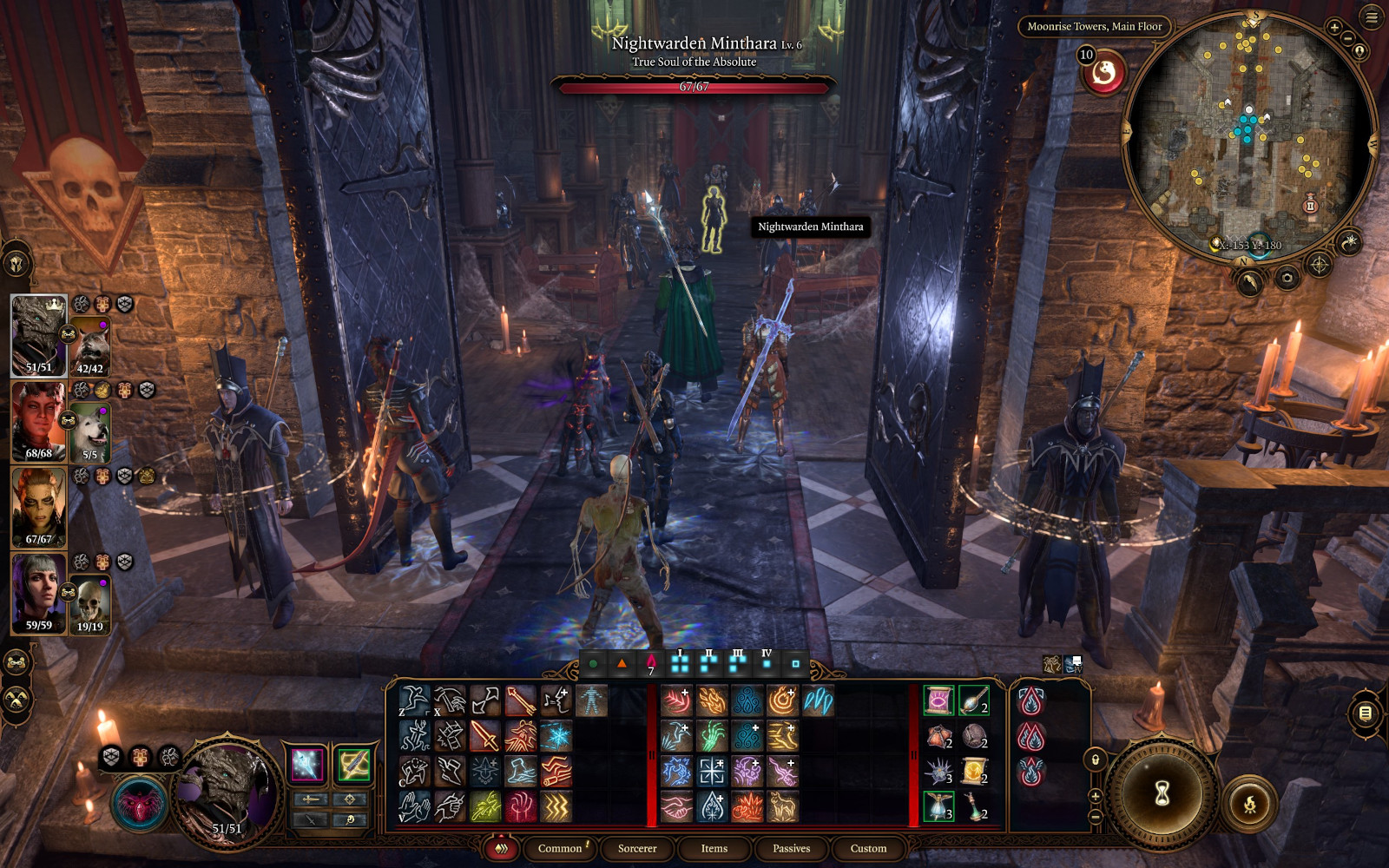Open the game menu hamburger button

click(1372, 16)
